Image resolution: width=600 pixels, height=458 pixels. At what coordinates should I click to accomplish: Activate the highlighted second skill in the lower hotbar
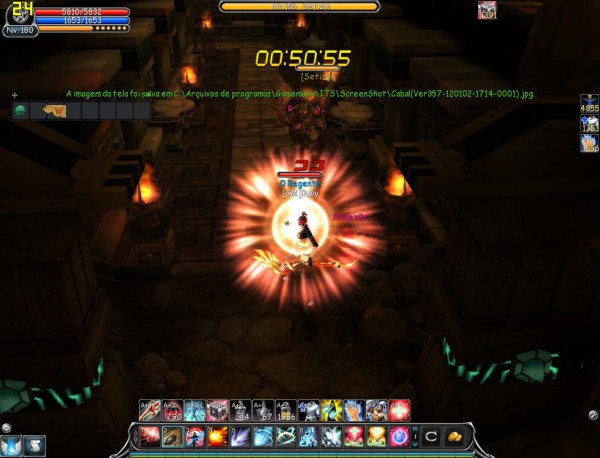tap(172, 436)
